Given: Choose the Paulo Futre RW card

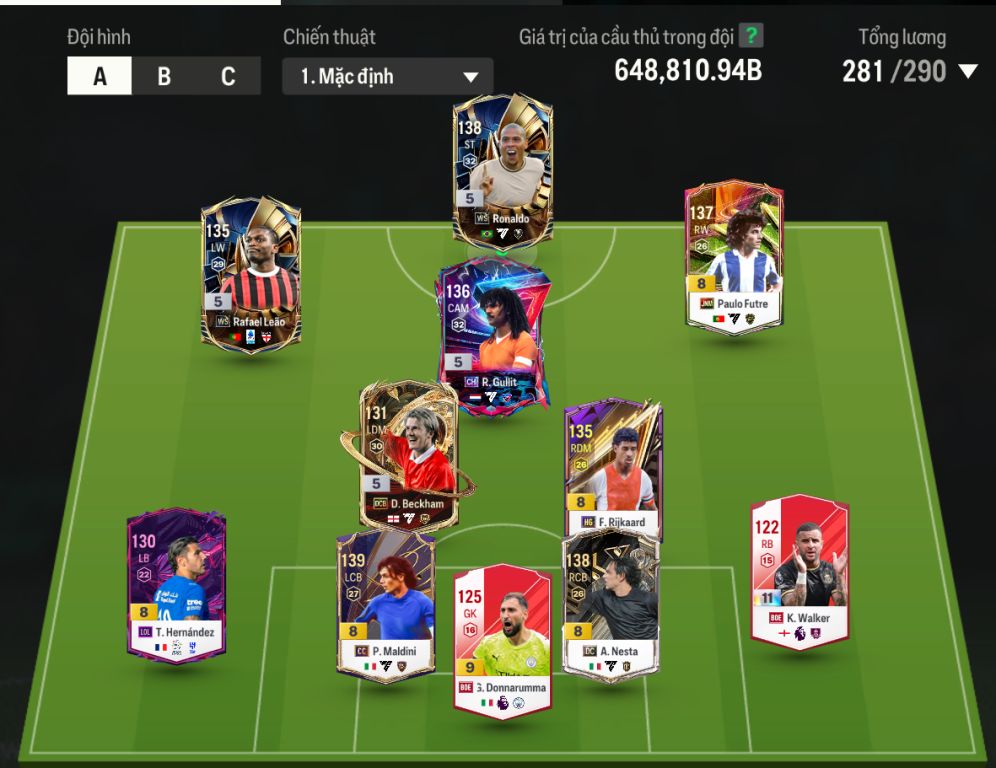Looking at the screenshot, I should click(x=734, y=256).
